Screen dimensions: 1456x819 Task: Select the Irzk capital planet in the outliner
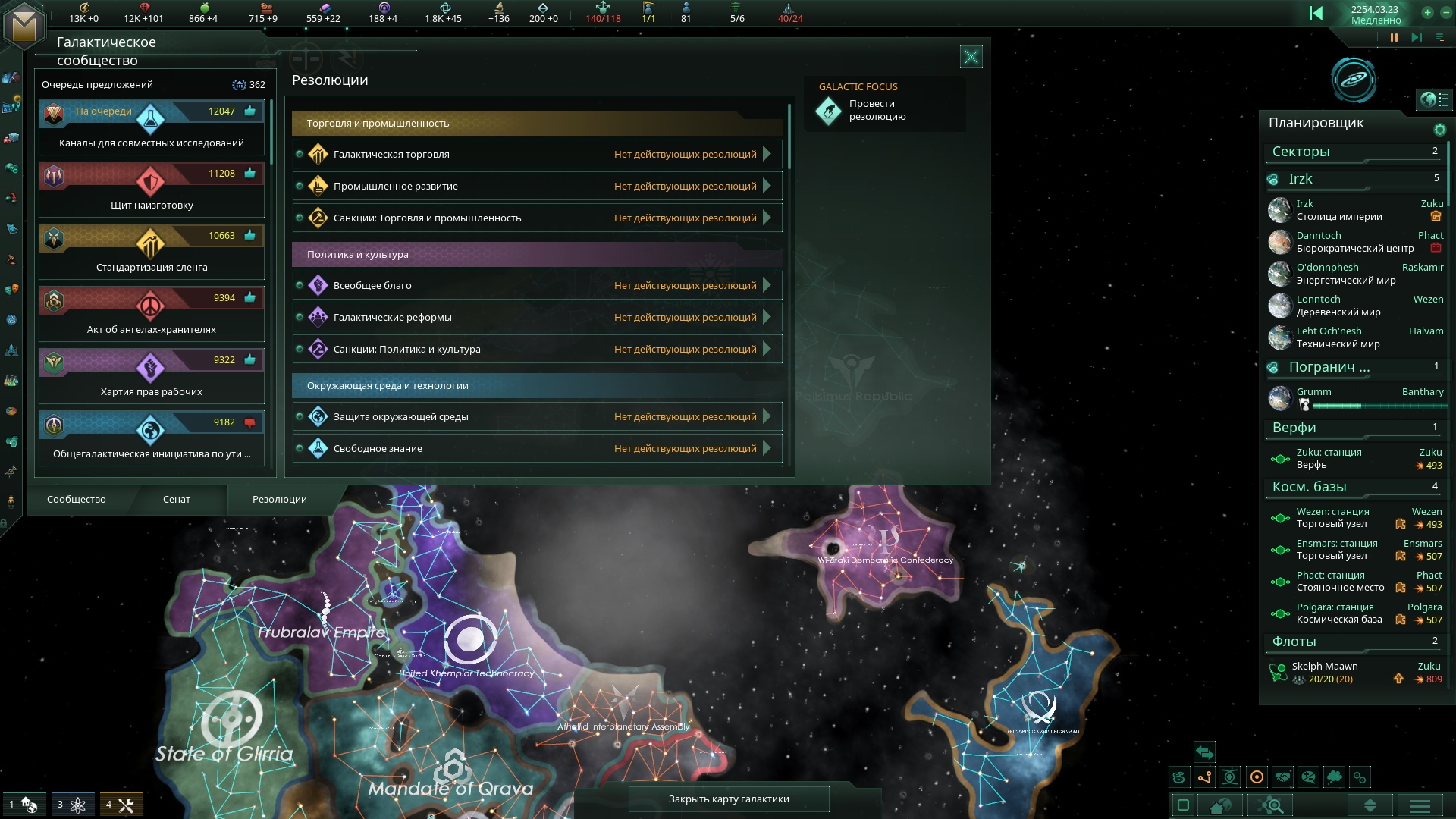tap(1338, 210)
